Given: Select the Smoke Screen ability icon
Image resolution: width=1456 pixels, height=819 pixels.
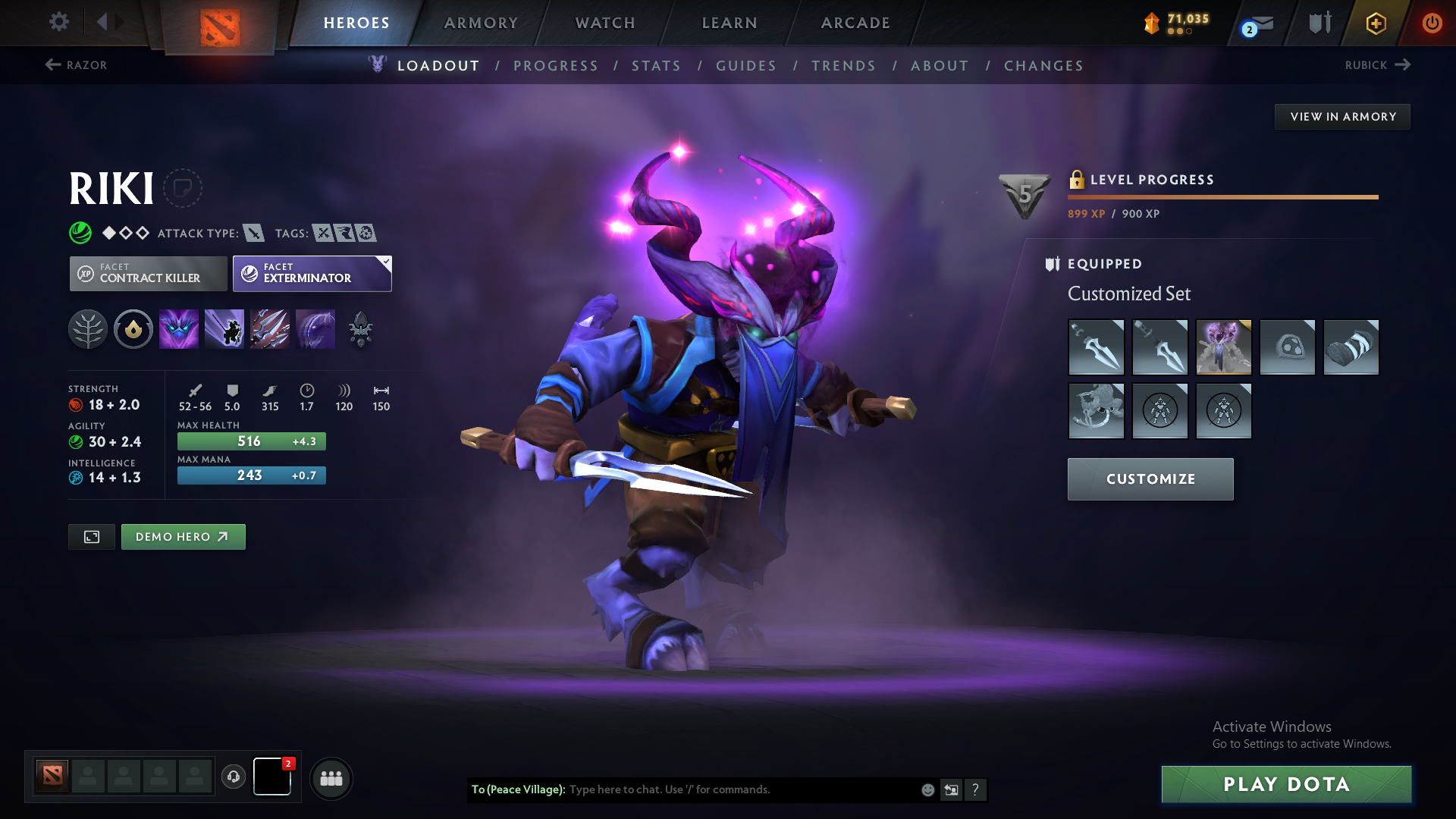Looking at the screenshot, I should pyautogui.click(x=179, y=329).
